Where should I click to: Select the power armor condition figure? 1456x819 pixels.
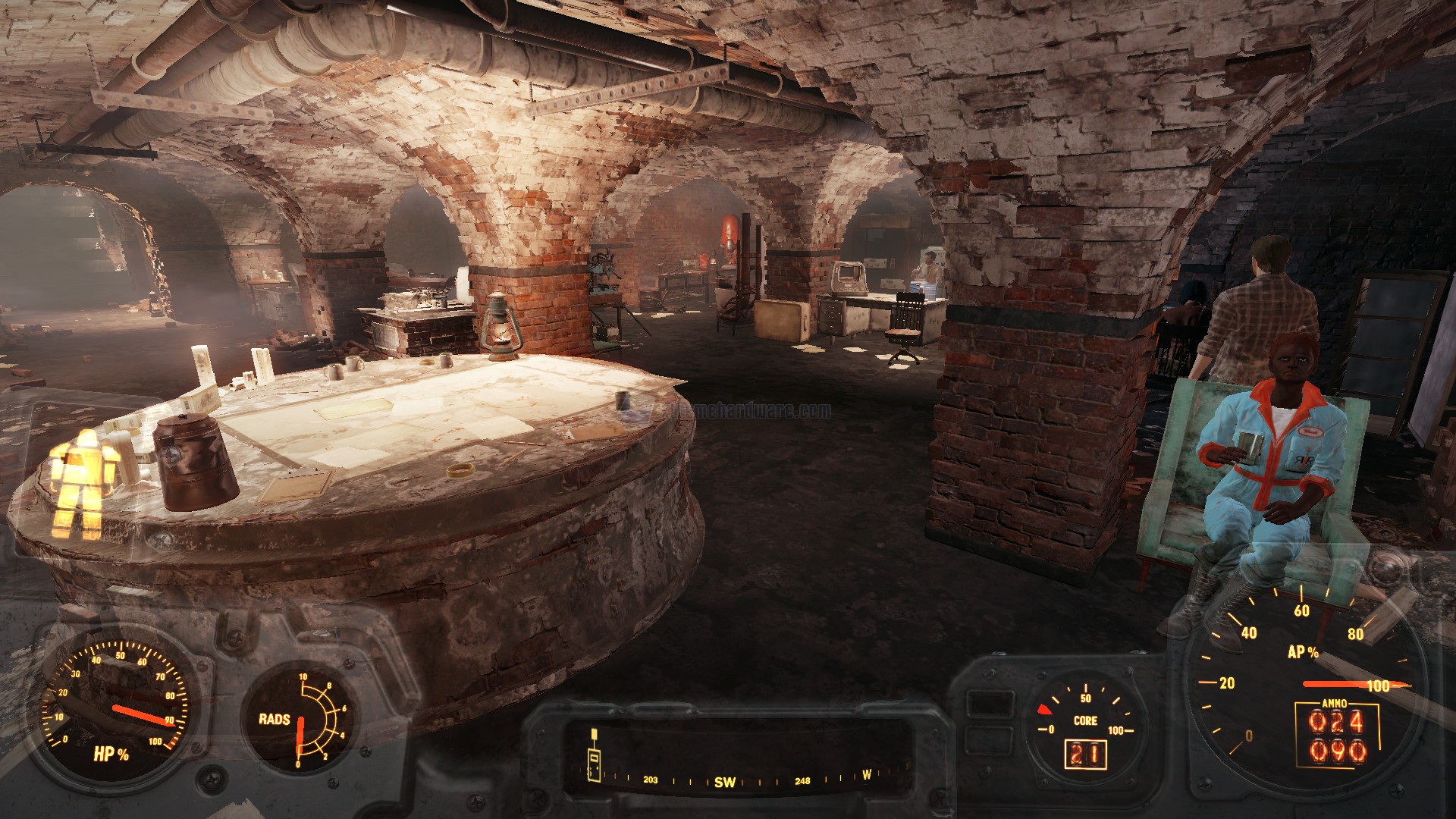pyautogui.click(x=84, y=478)
